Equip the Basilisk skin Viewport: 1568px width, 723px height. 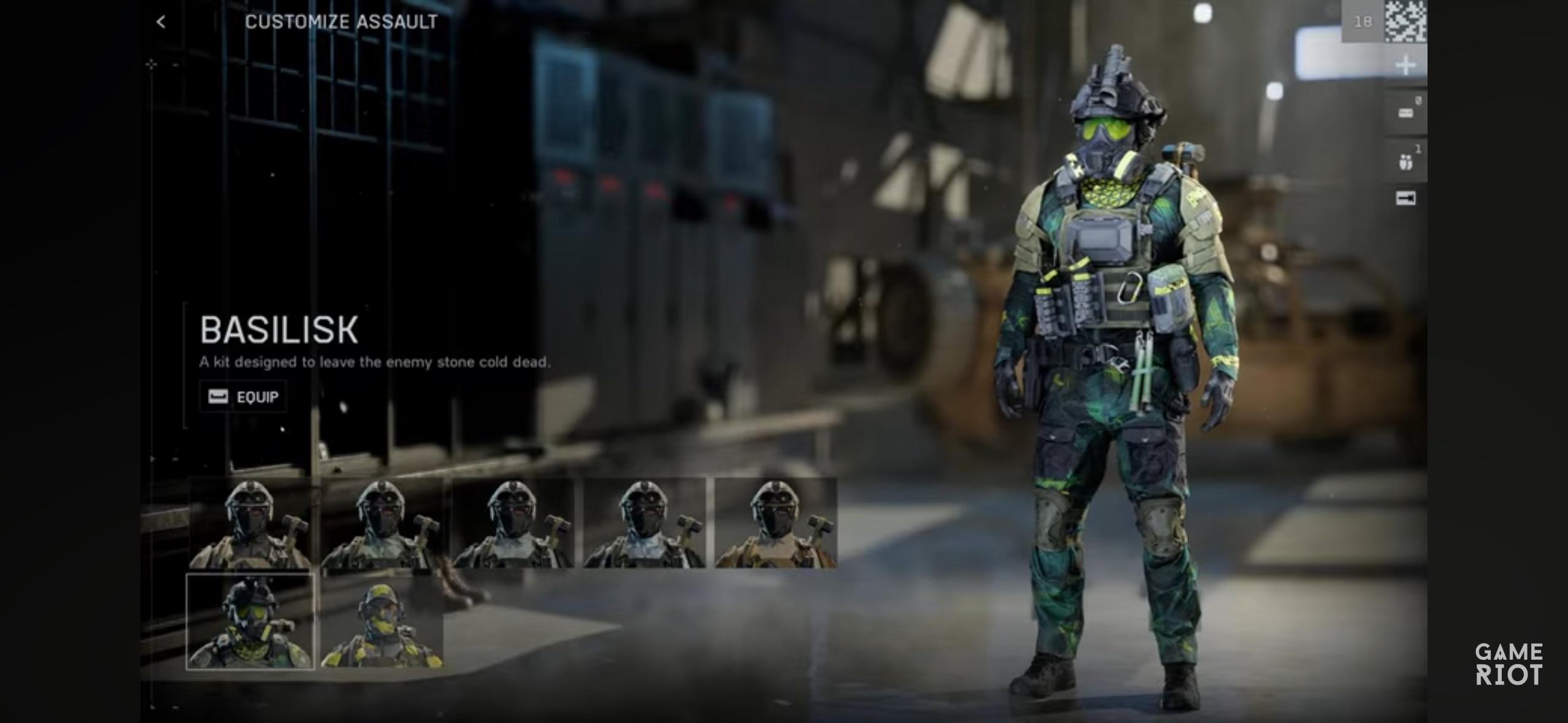click(x=244, y=397)
